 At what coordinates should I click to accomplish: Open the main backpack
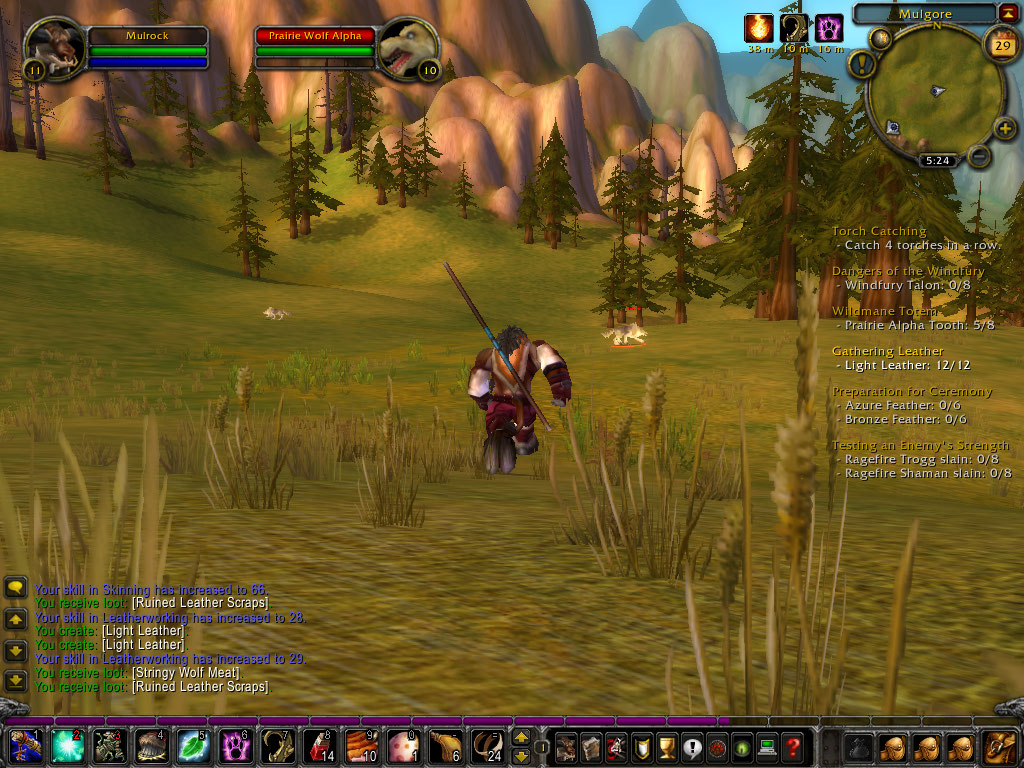tap(998, 746)
